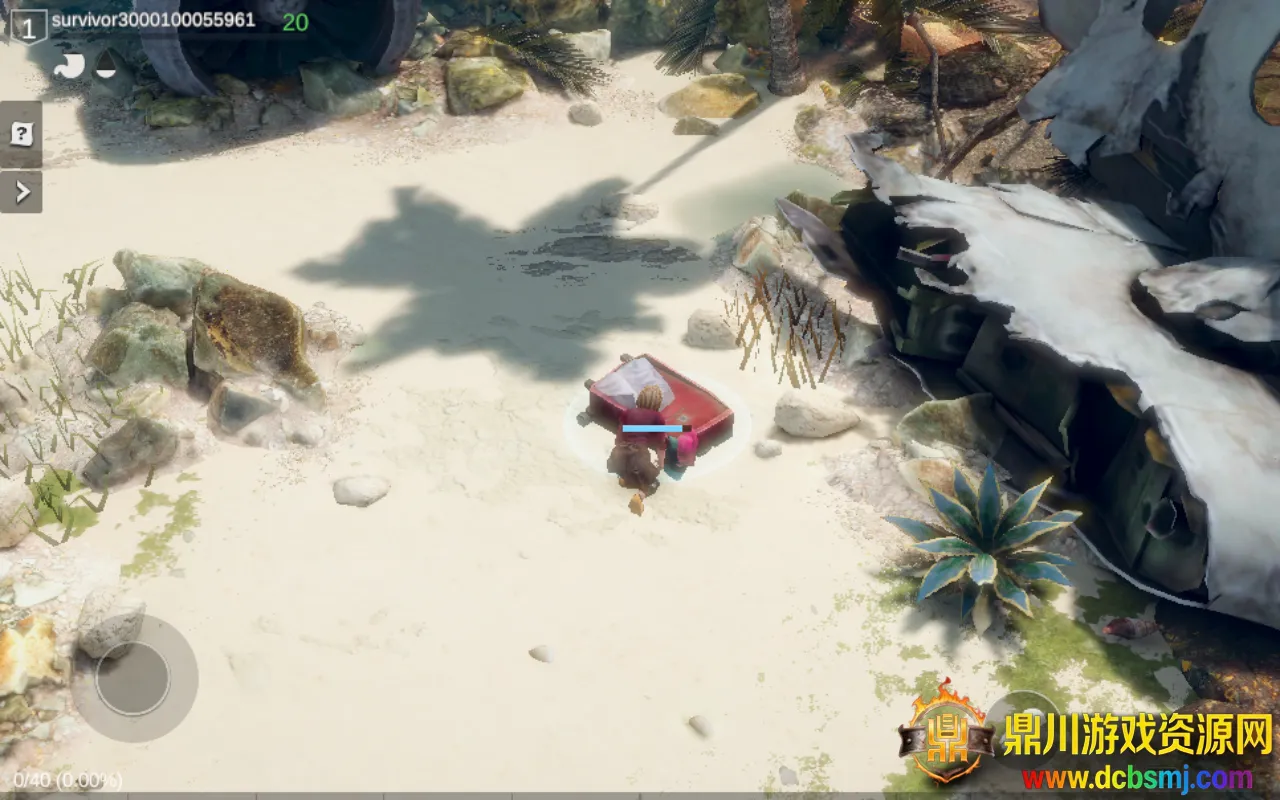Open the question mark help note

point(21,134)
